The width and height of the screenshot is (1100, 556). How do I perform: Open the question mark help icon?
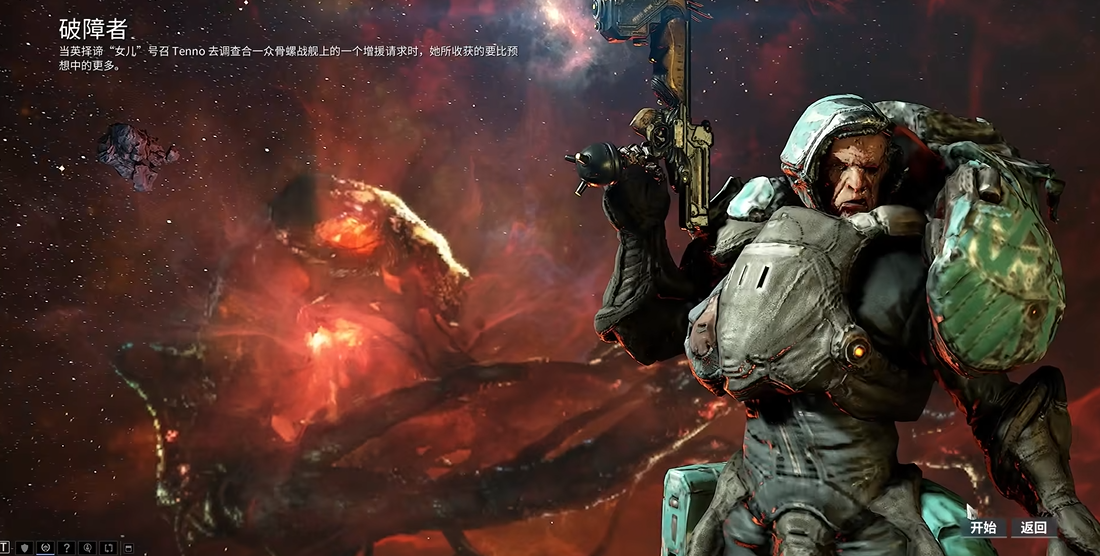pos(66,548)
